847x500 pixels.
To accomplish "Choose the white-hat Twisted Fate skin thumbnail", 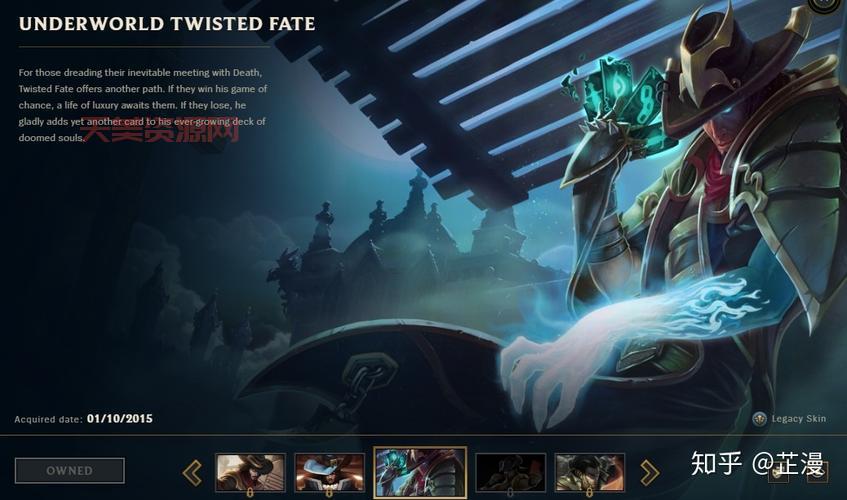I will point(329,472).
